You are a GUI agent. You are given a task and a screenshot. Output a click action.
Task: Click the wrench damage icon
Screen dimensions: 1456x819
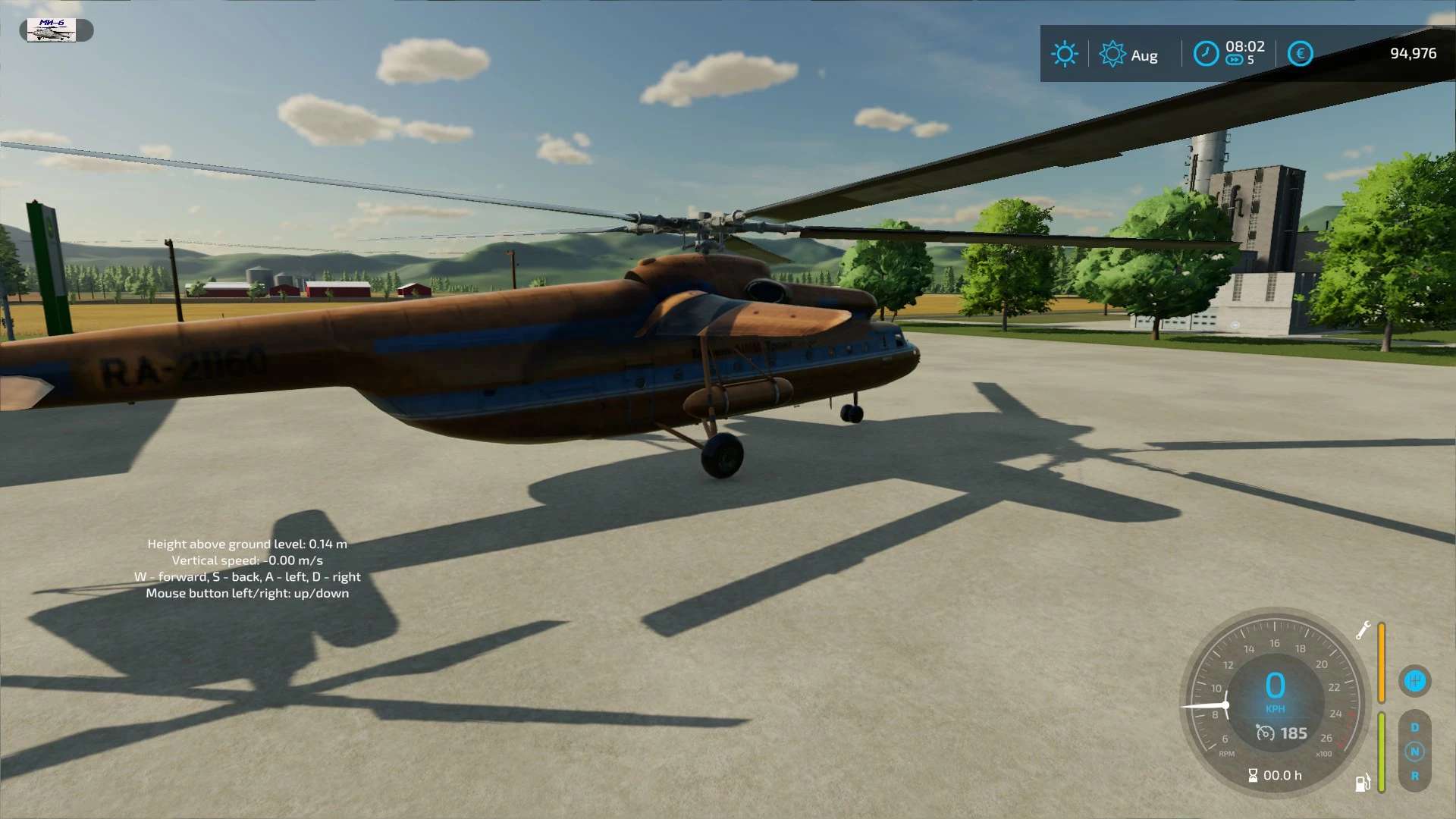(x=1363, y=630)
